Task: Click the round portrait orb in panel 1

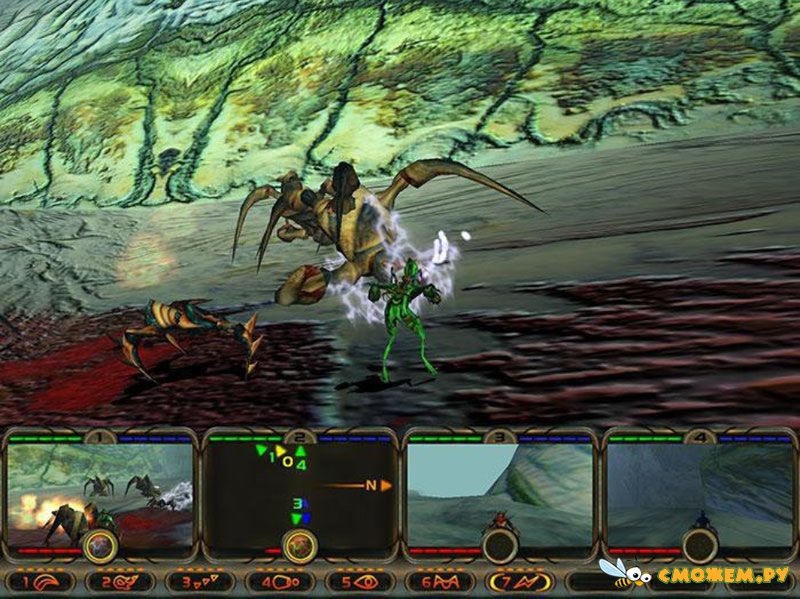Action: 100,546
